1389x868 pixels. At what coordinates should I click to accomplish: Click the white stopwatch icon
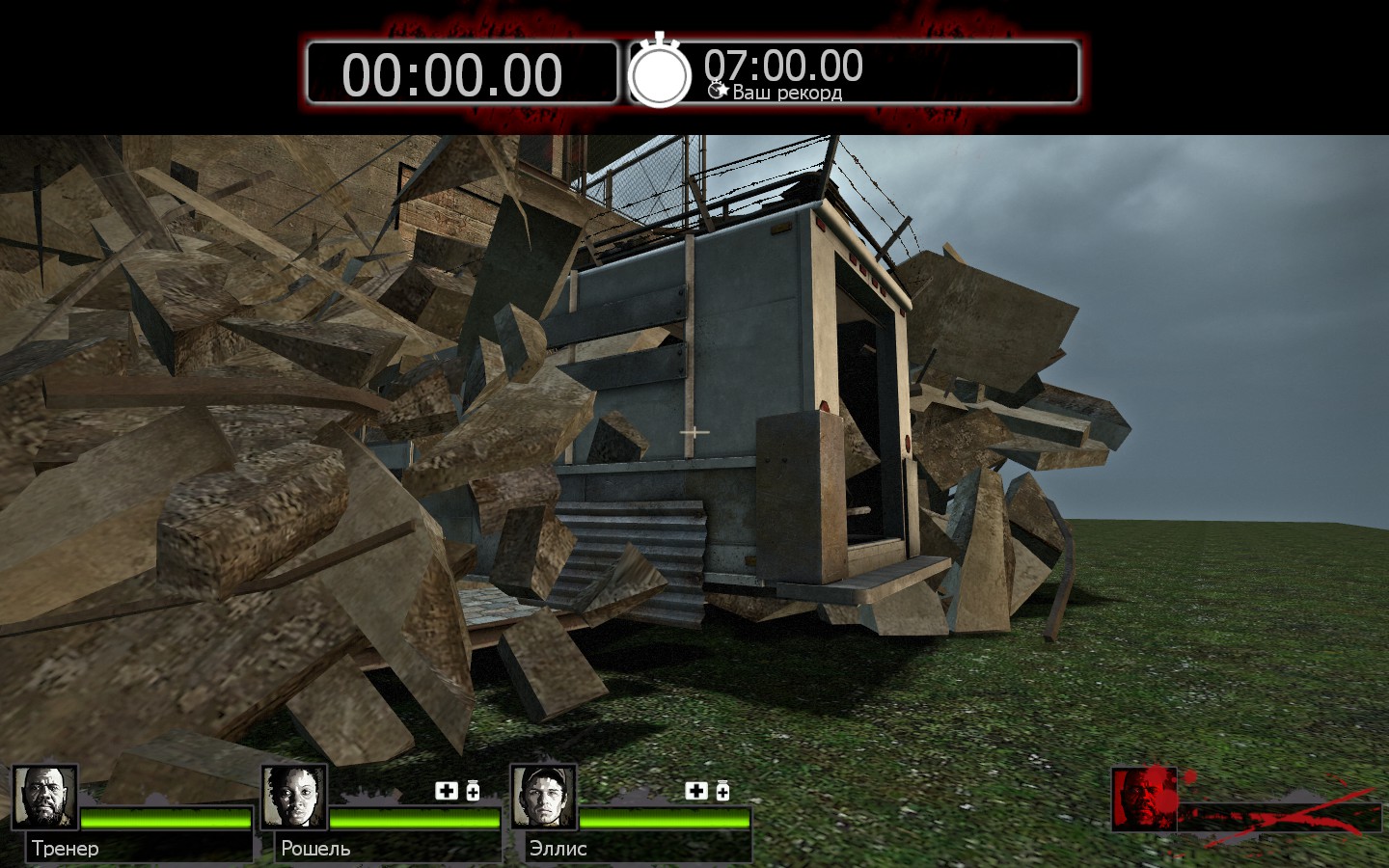pyautogui.click(x=660, y=71)
